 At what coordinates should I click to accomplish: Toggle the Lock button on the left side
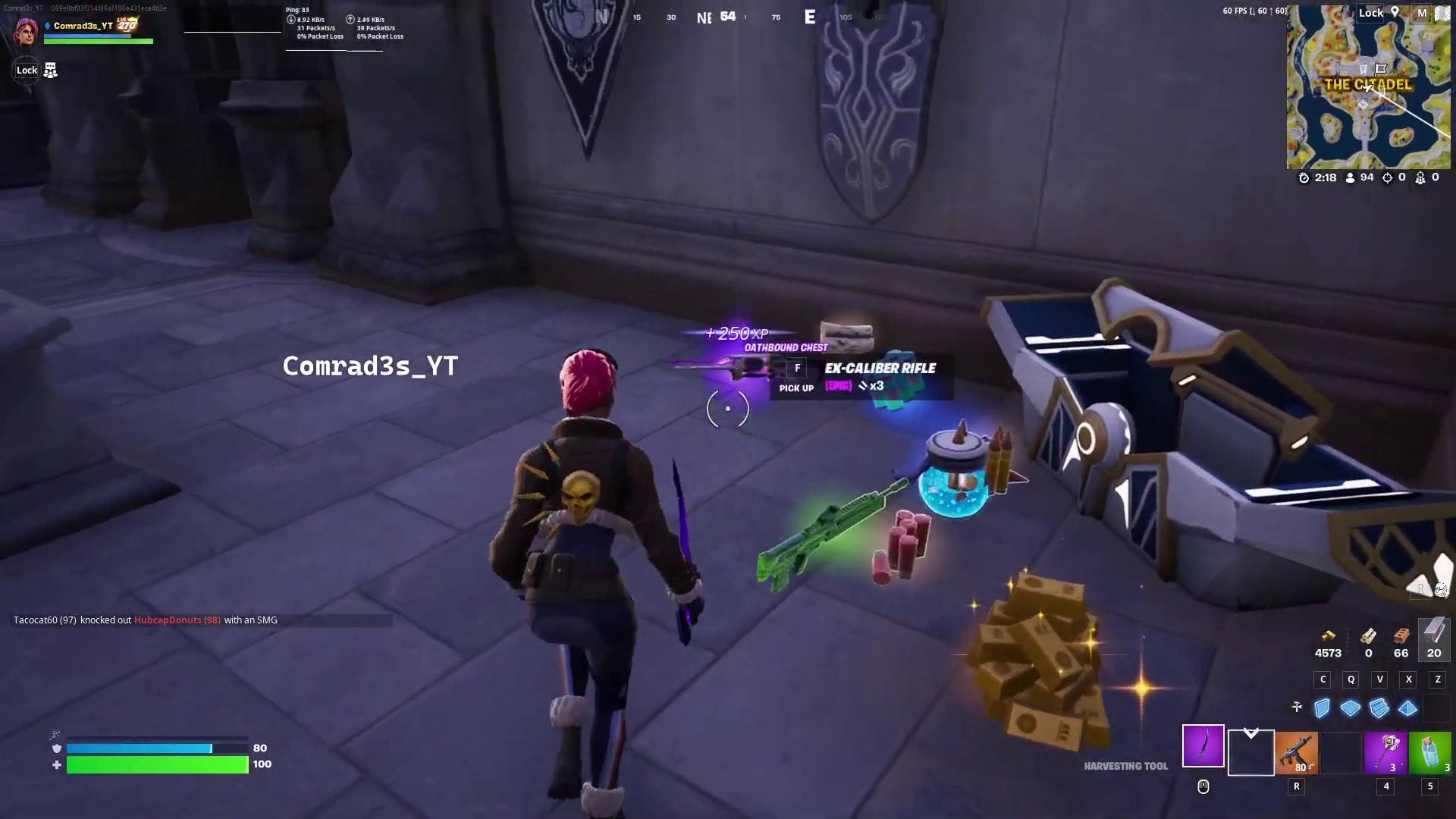27,70
